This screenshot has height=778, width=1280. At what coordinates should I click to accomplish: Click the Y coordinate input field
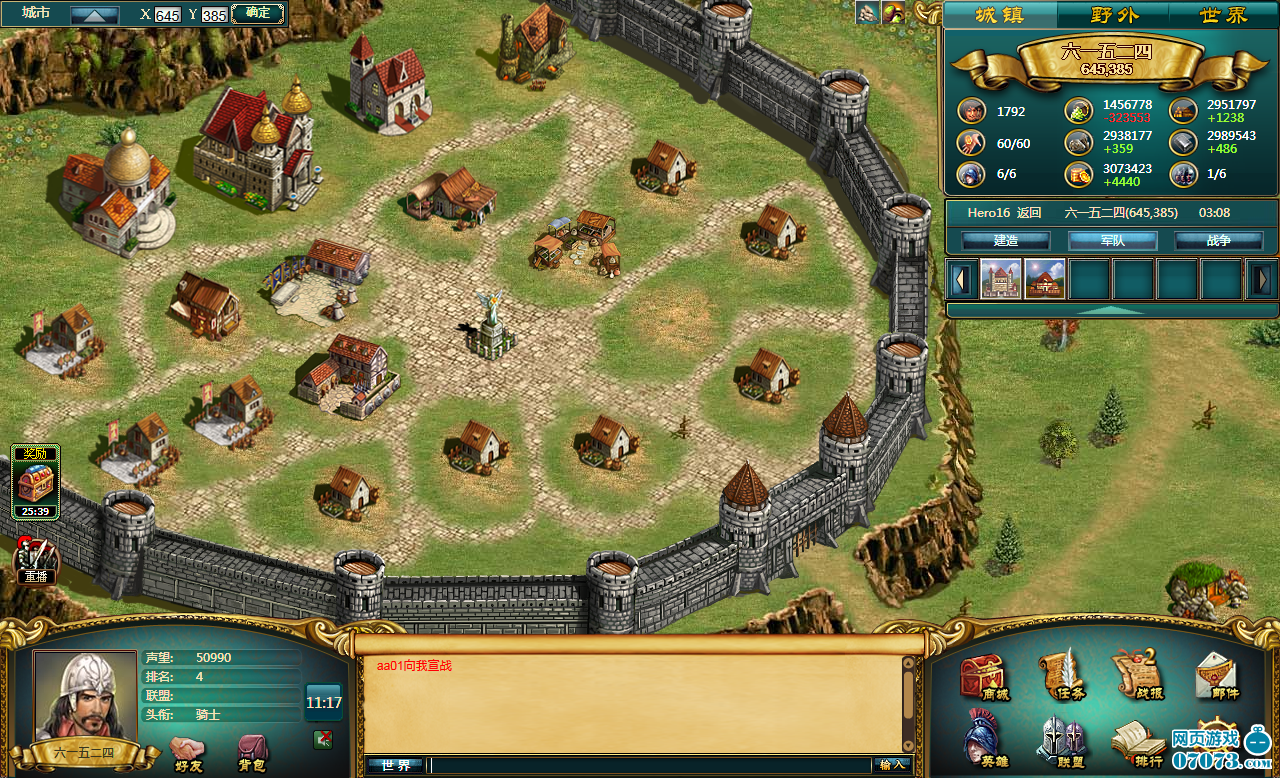[214, 15]
